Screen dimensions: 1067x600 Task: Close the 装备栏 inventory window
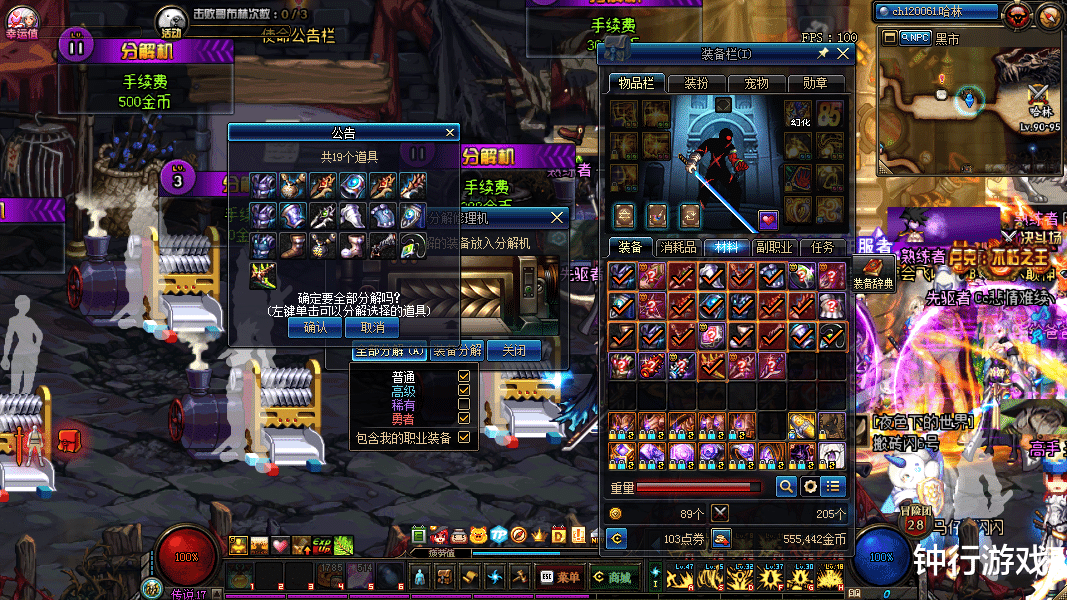point(843,53)
